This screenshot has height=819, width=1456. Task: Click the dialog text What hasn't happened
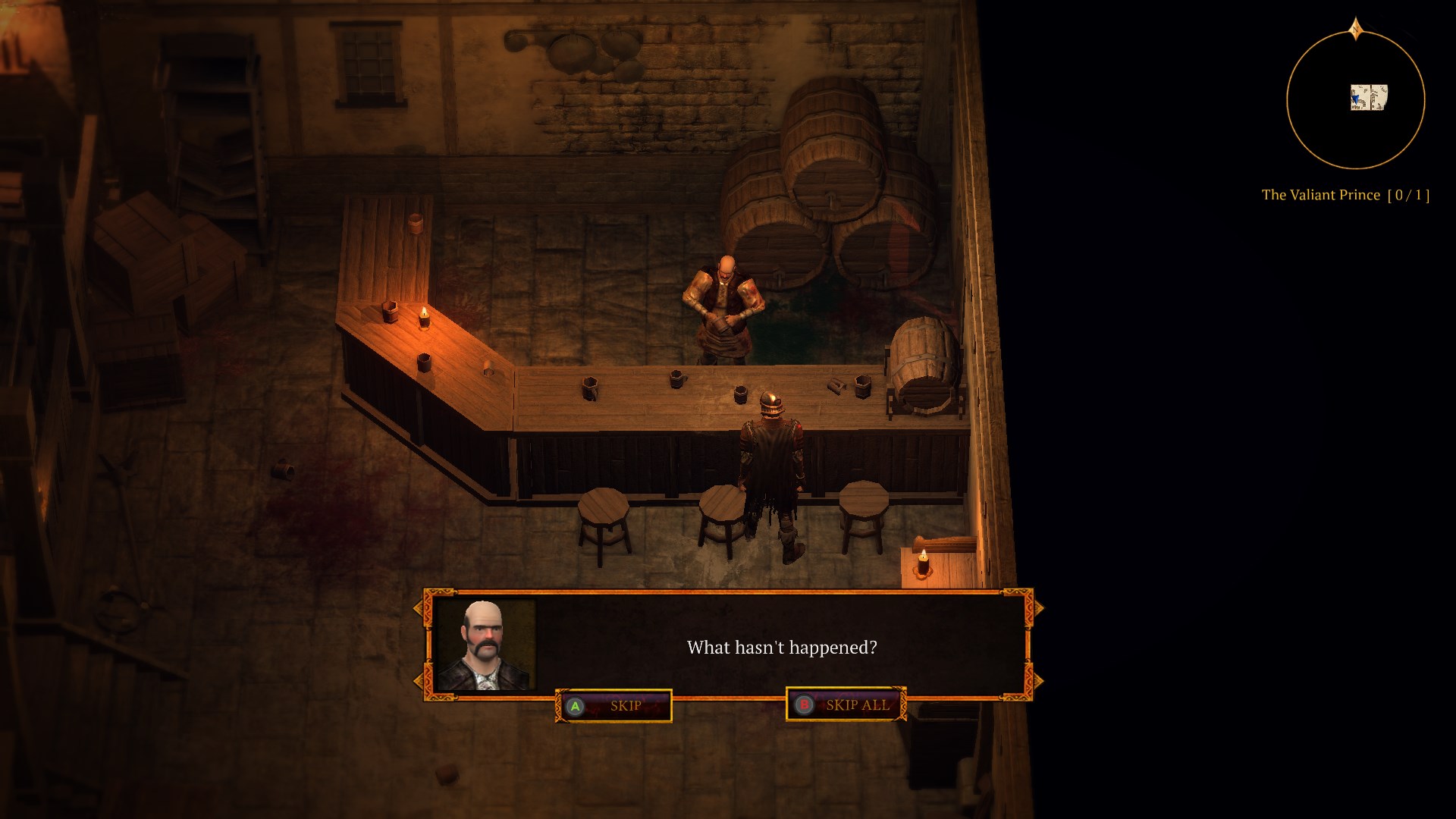click(x=782, y=648)
